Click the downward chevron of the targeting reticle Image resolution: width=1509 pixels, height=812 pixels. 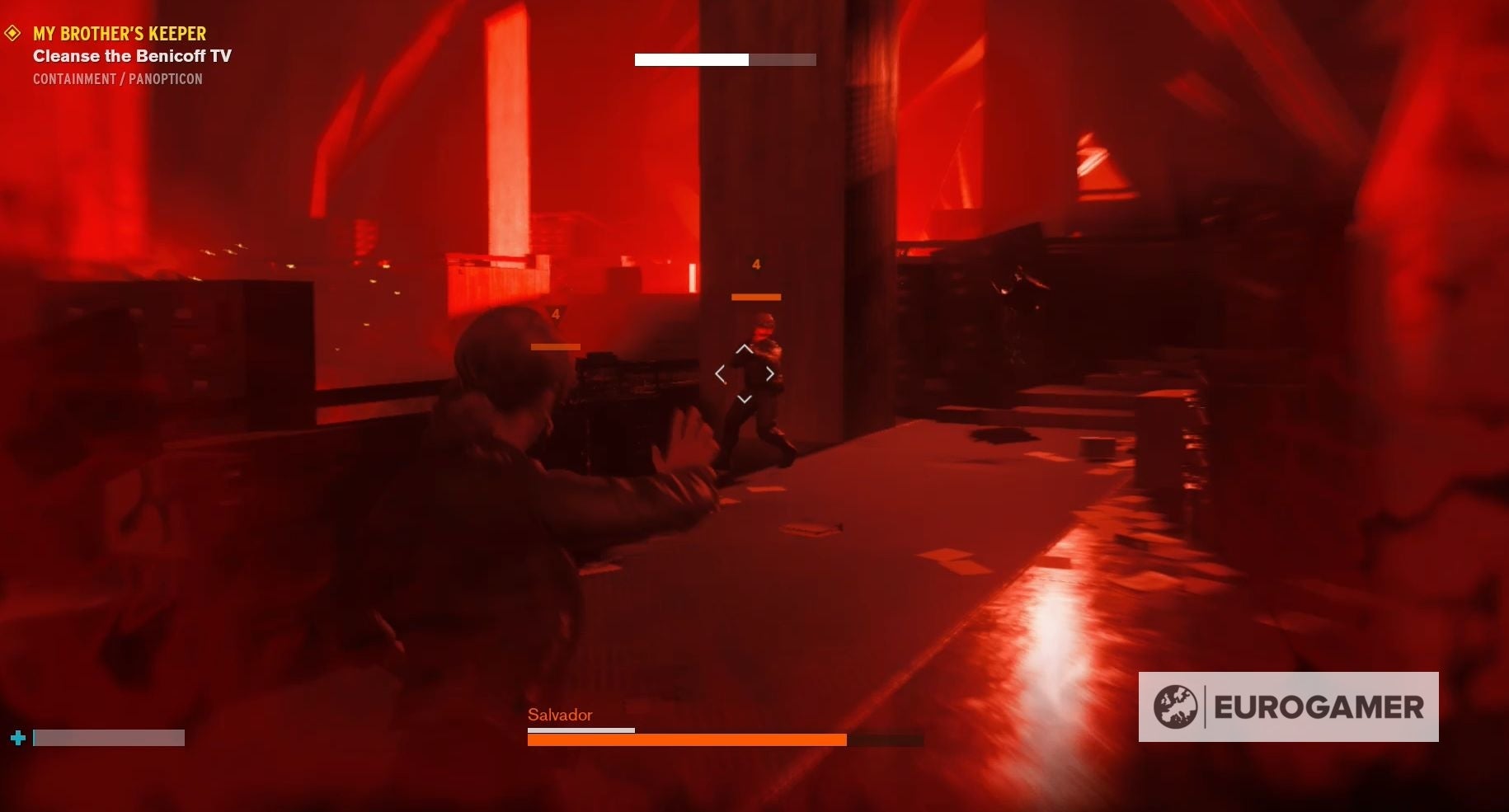[x=745, y=399]
